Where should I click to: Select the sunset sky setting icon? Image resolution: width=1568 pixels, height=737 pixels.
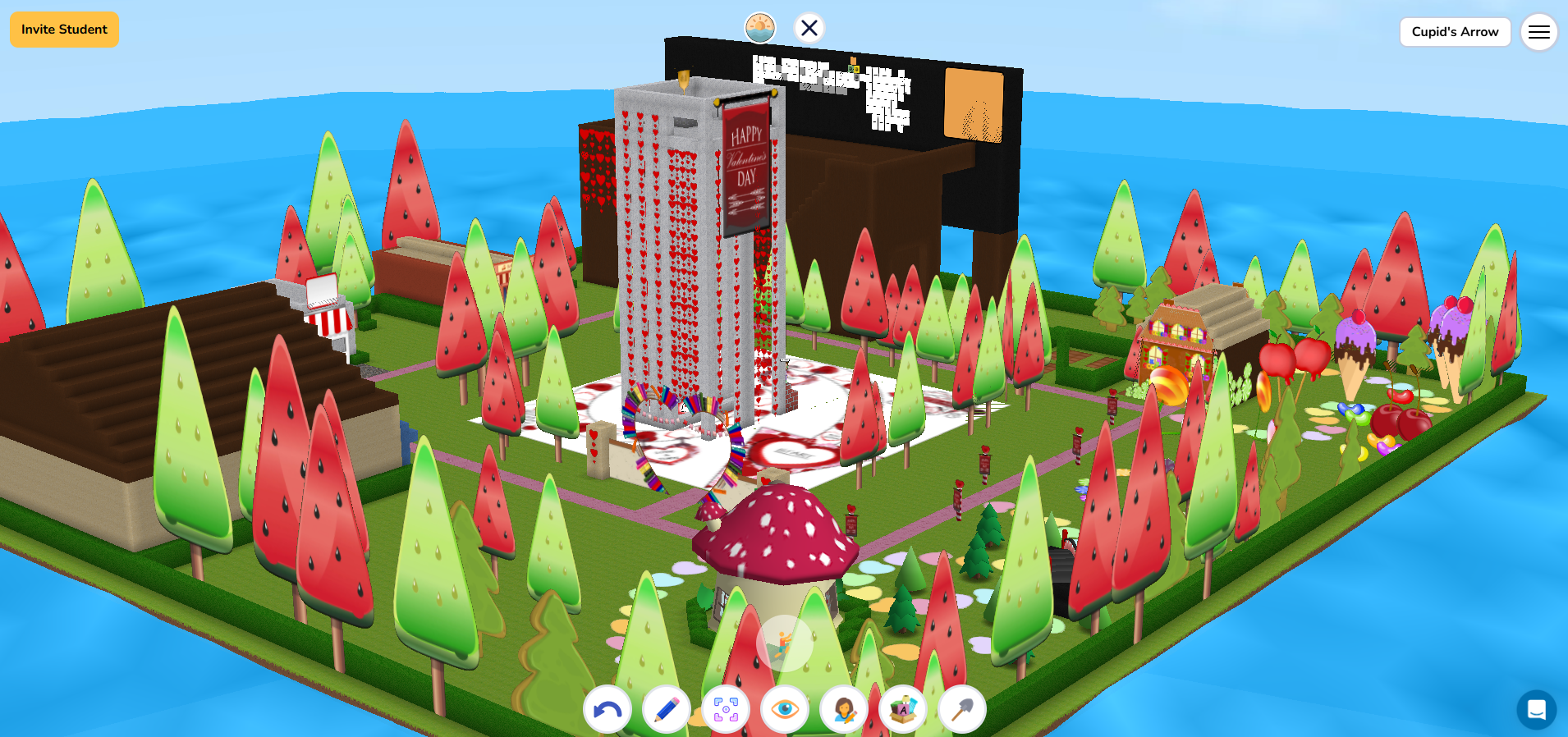[x=760, y=28]
